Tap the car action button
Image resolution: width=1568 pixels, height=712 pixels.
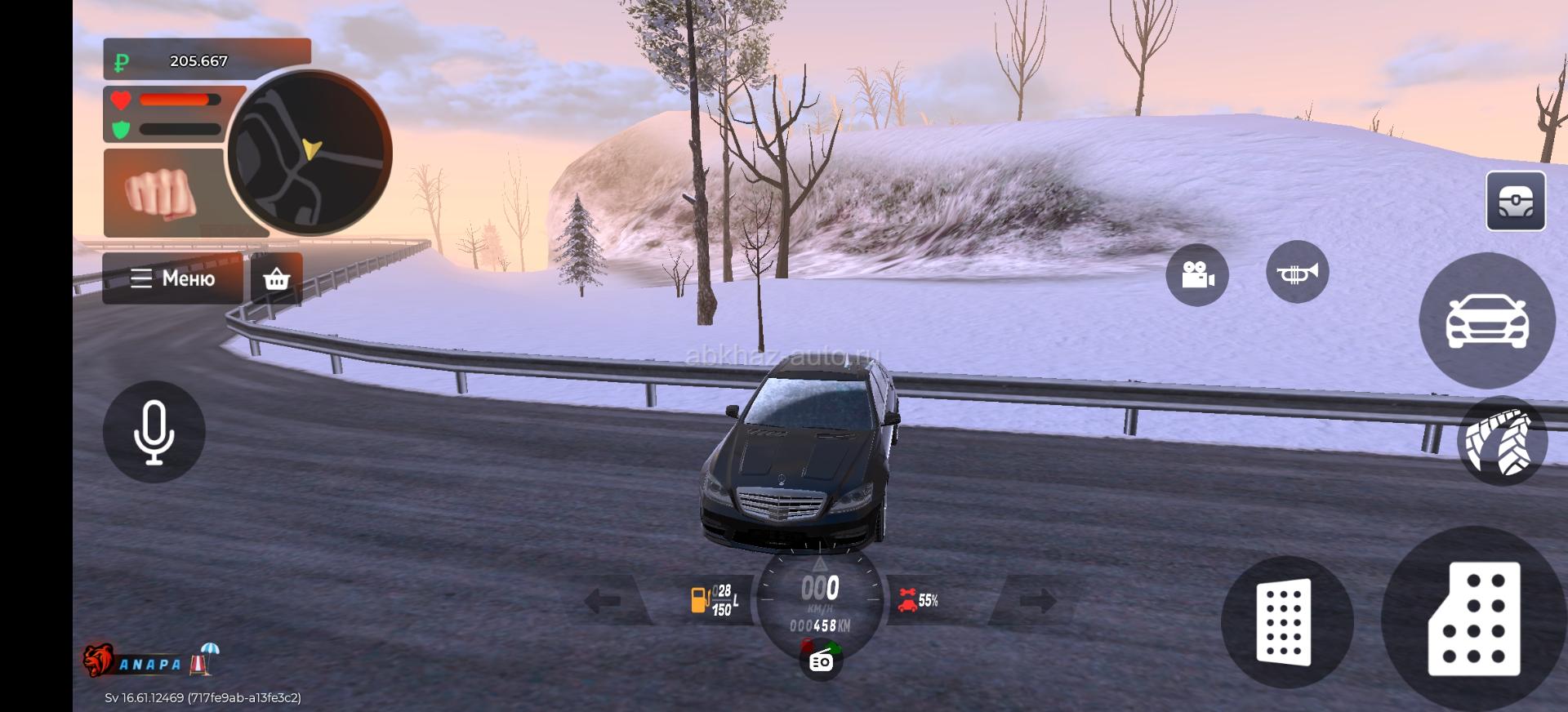point(1486,321)
